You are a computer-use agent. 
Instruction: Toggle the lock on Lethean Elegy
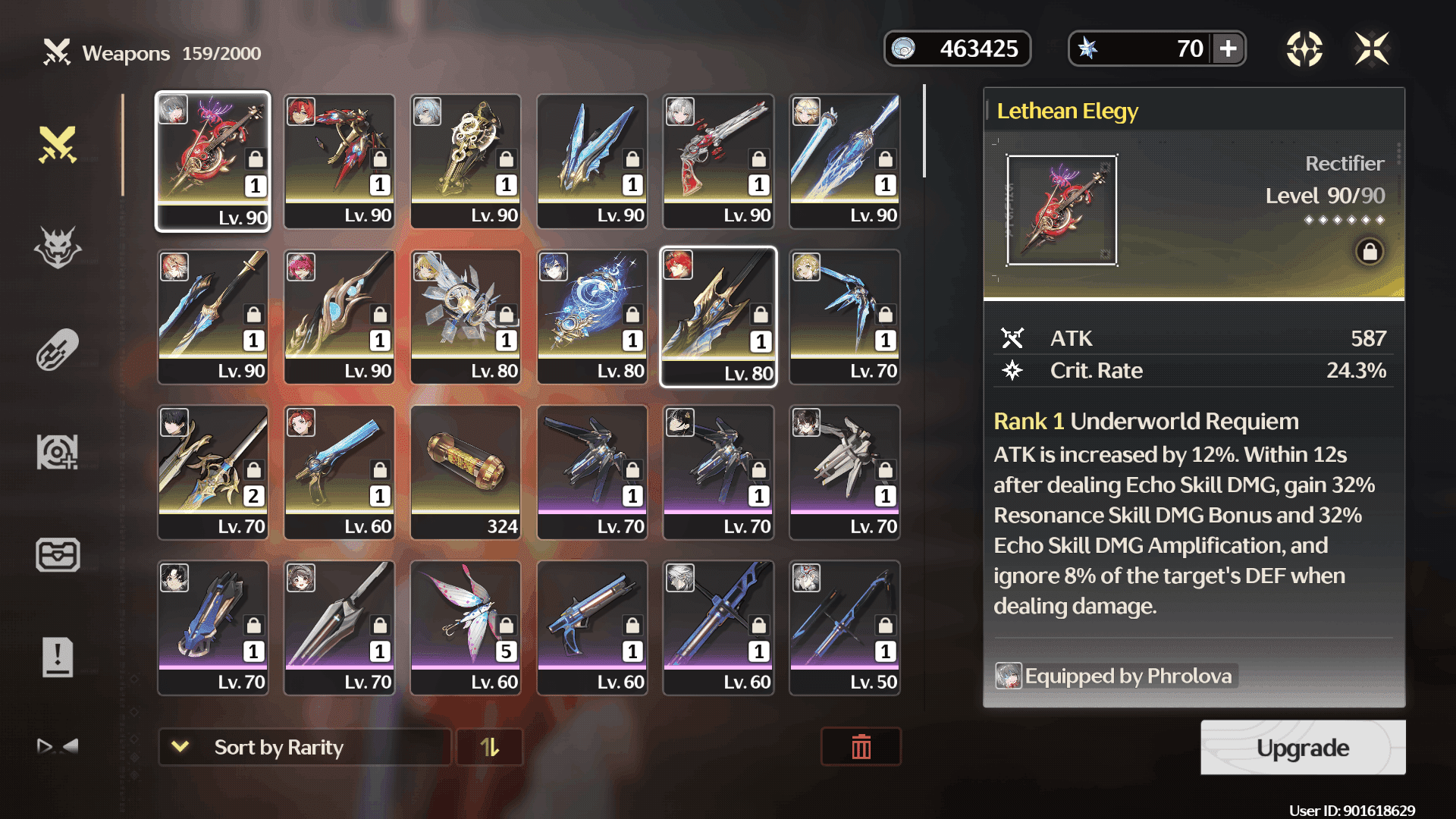coord(1370,252)
